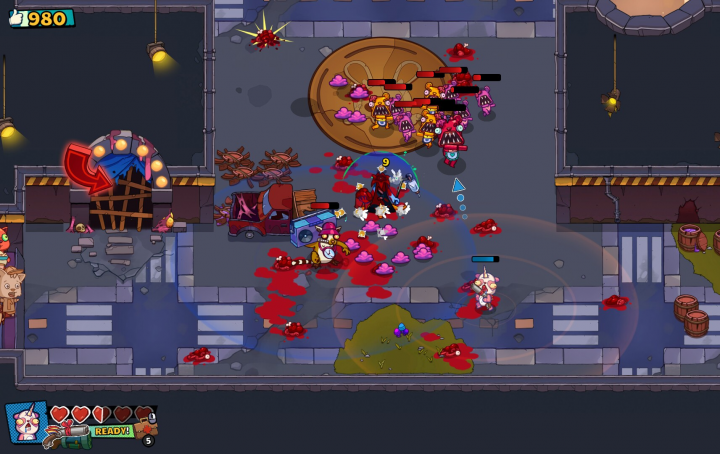This screenshot has width=720, height=454.
Task: Use the medkit briefcase item
Action: pos(144,426)
